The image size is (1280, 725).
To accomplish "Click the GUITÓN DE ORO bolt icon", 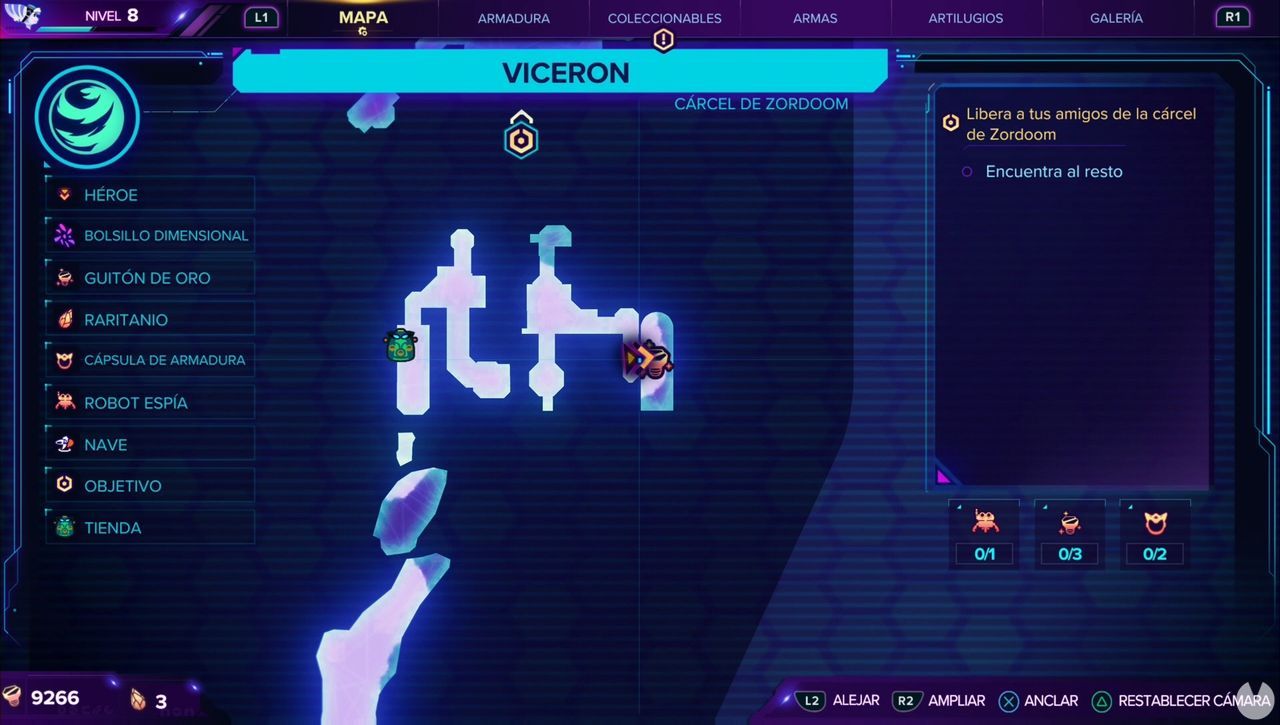I will [63, 277].
